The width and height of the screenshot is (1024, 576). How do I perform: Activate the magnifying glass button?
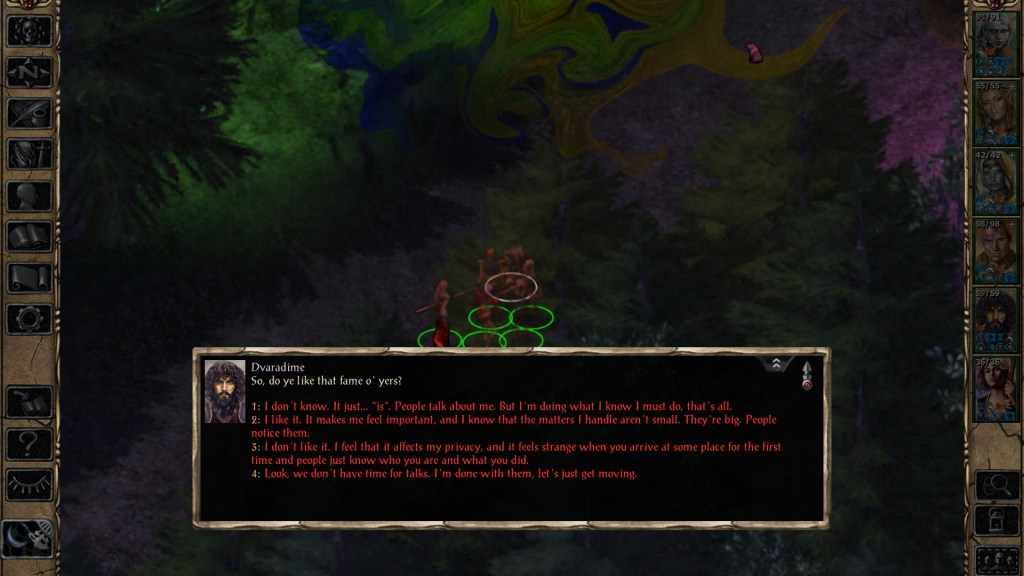click(995, 485)
